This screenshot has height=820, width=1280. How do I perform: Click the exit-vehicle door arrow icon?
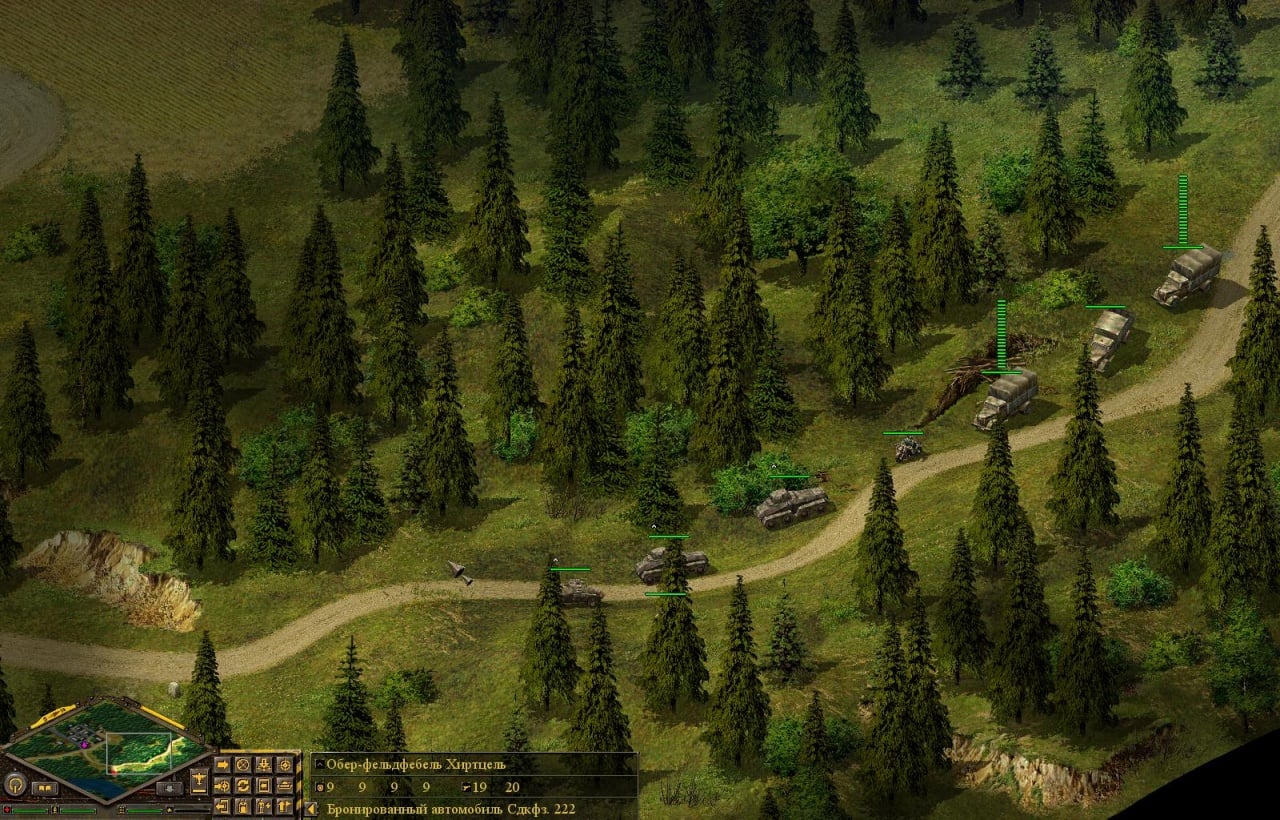(x=222, y=807)
